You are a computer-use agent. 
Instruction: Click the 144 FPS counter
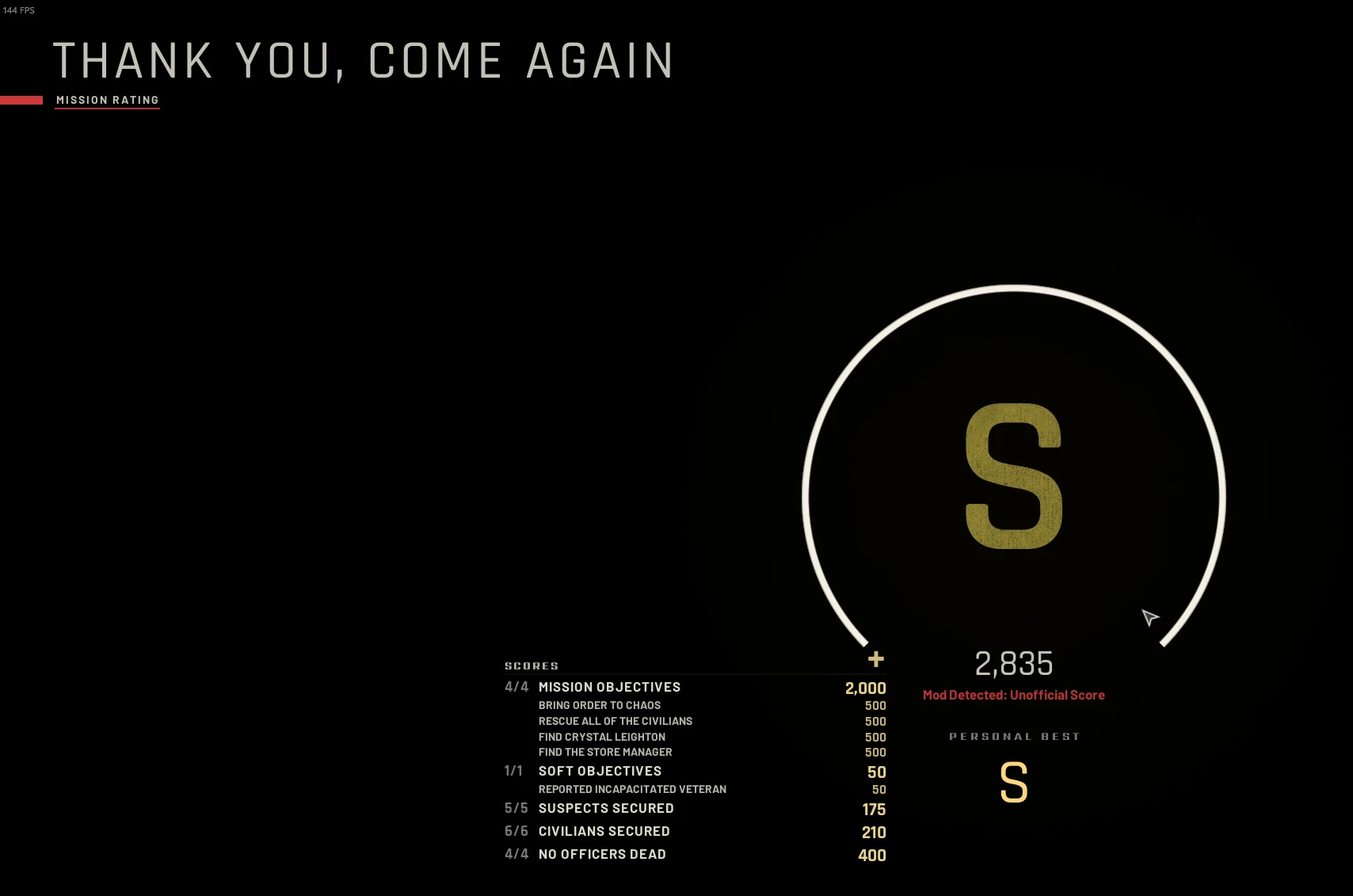pos(17,12)
